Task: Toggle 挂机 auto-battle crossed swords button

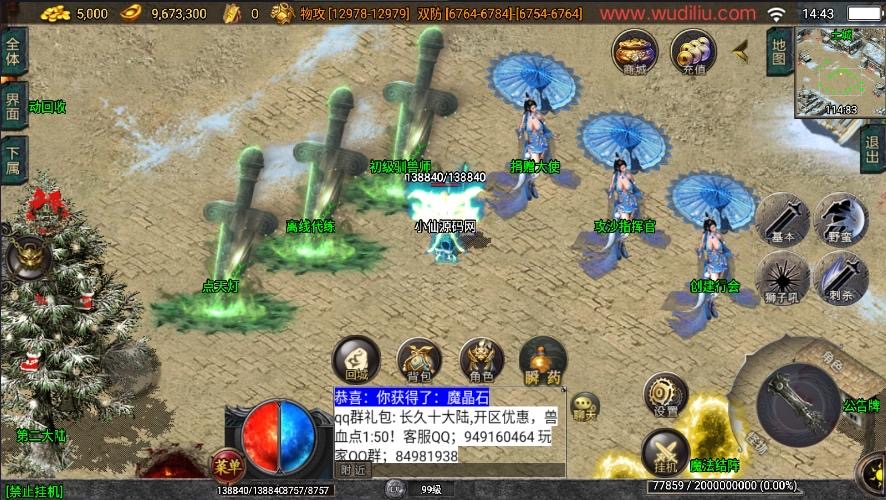Action: [665, 450]
